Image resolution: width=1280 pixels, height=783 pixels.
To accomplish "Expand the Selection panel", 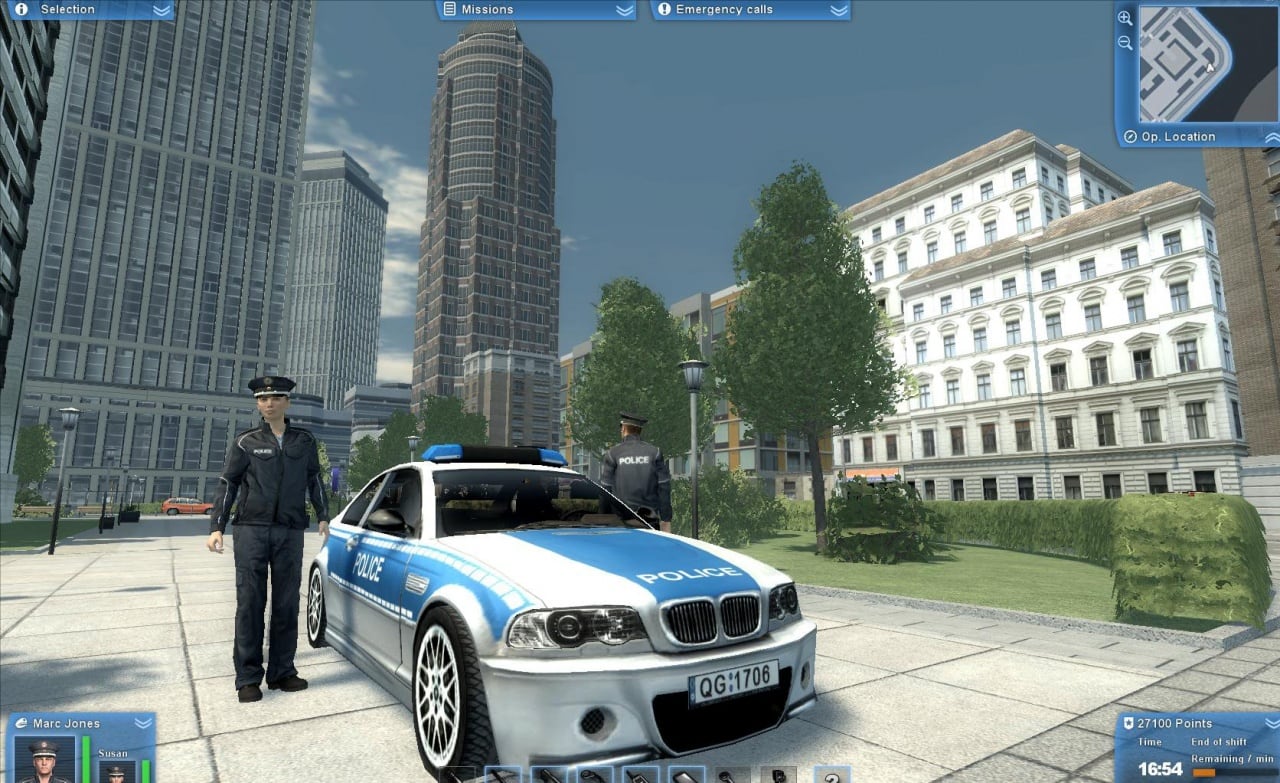I will point(161,10).
